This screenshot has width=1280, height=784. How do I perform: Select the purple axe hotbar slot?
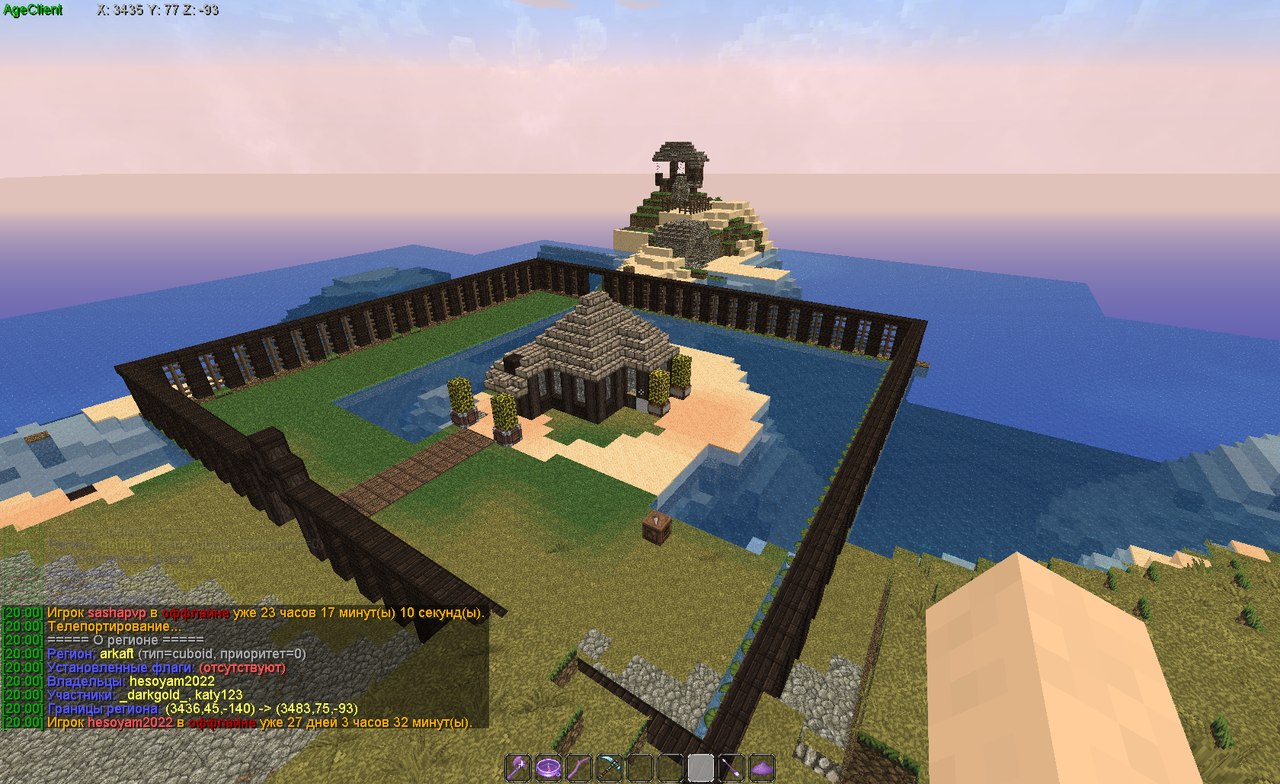[x=517, y=767]
